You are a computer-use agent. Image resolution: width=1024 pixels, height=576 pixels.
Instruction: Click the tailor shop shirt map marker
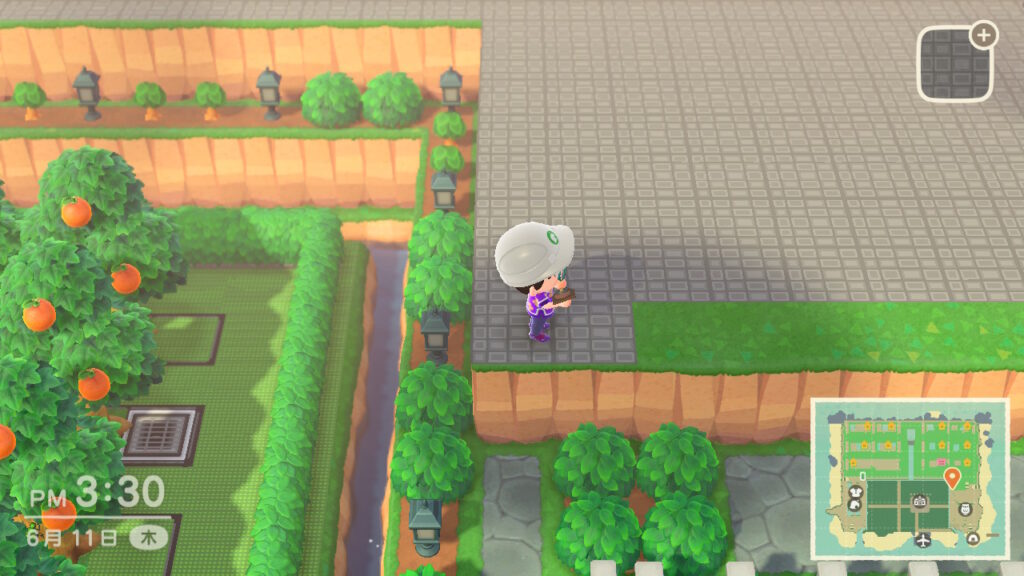pyautogui.click(x=856, y=492)
